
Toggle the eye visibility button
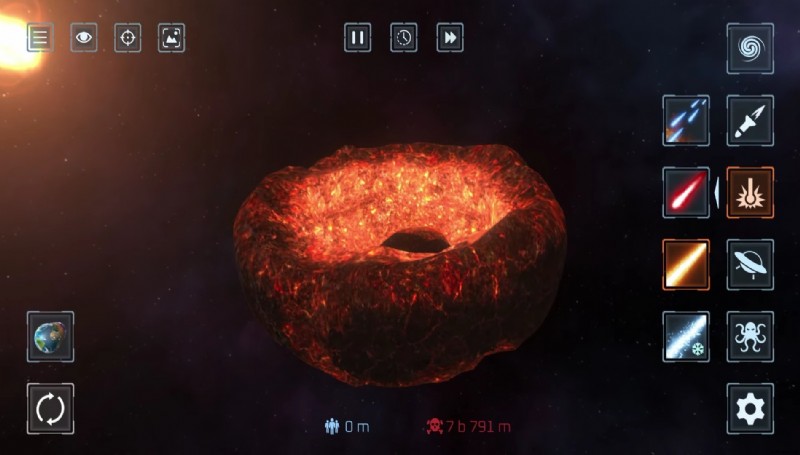tap(84, 38)
